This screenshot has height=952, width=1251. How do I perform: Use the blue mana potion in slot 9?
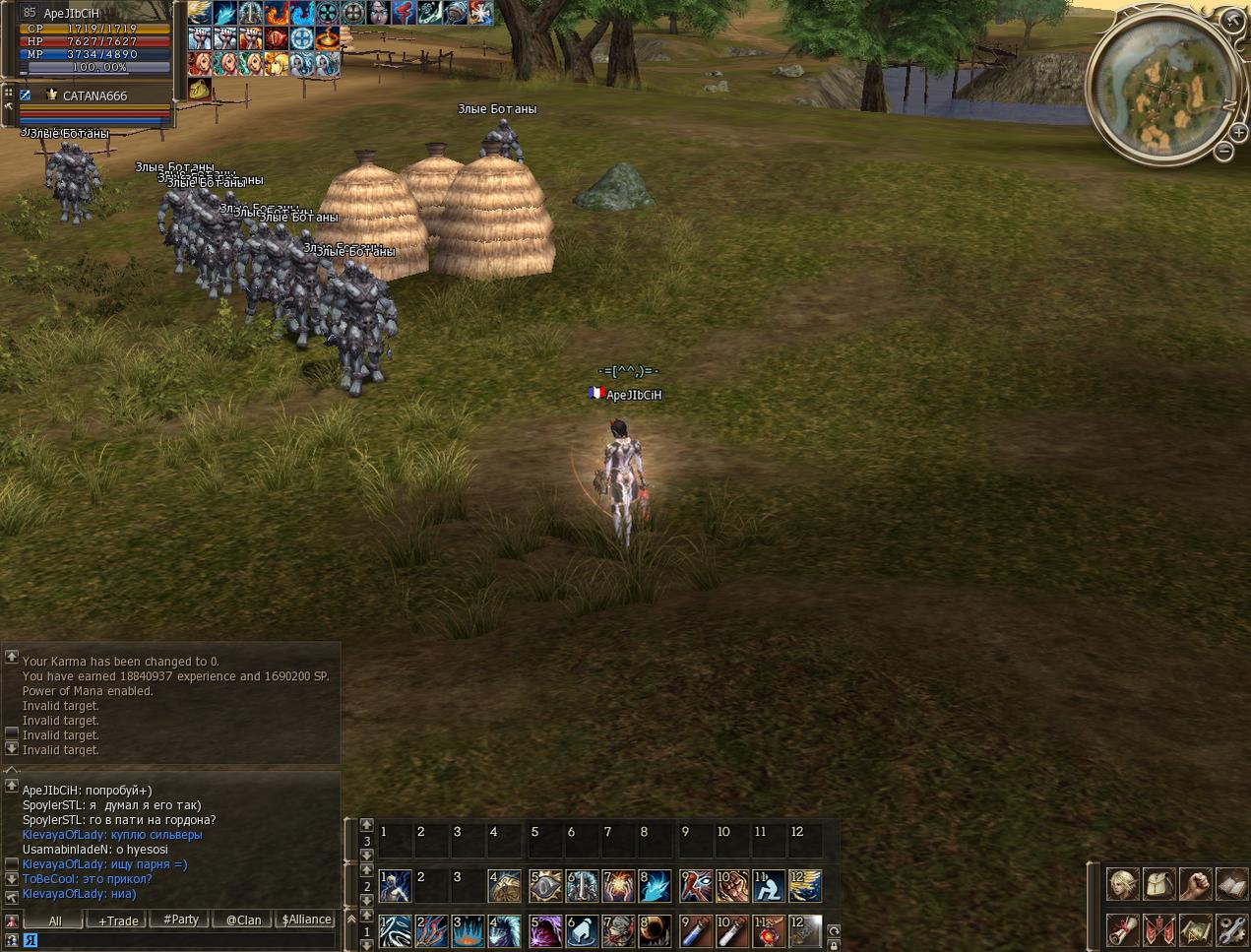pyautogui.click(x=695, y=930)
